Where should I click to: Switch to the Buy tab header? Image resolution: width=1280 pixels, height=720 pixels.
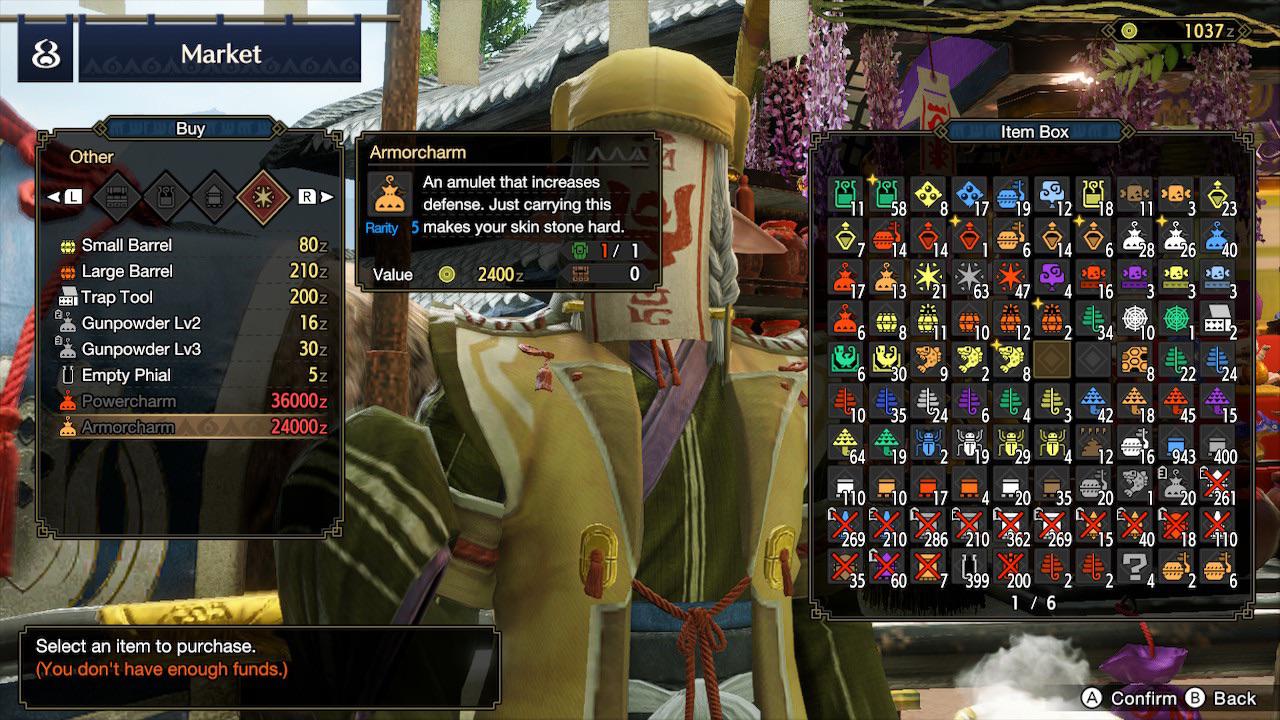(x=190, y=128)
